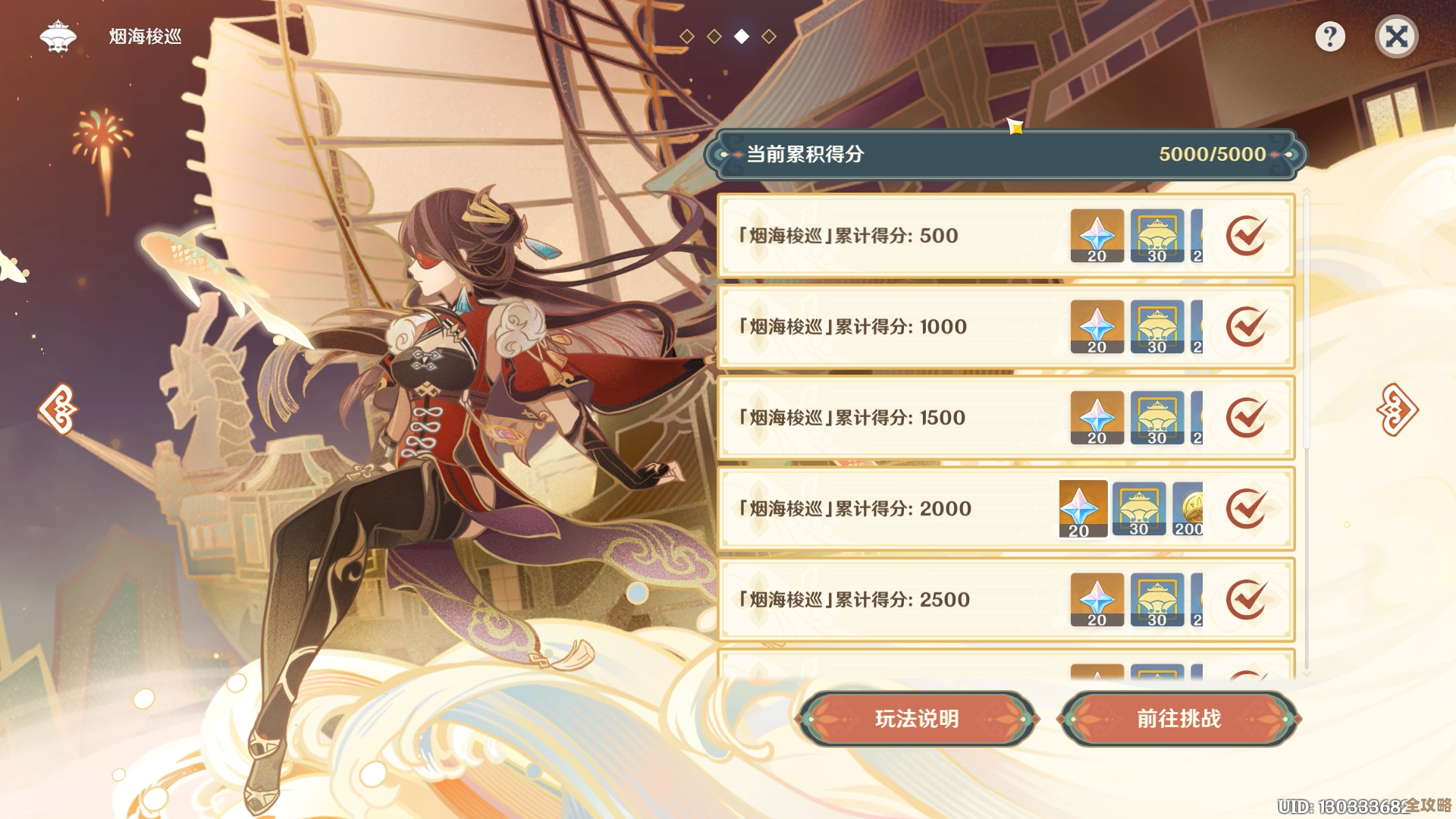Select the event currency icon in the 500 row
The height and width of the screenshot is (819, 1456).
[1156, 235]
